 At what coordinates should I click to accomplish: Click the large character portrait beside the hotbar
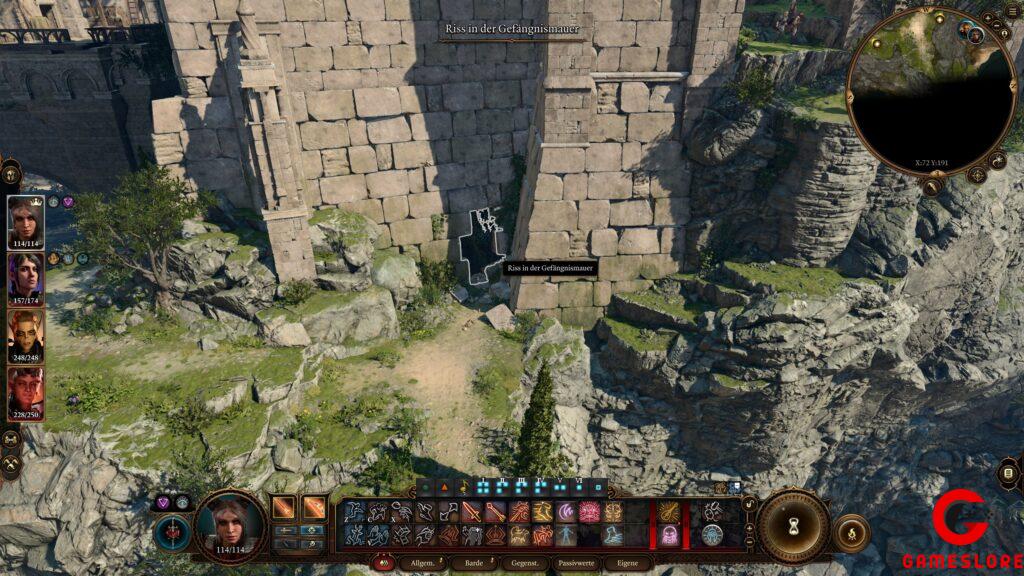pos(230,523)
